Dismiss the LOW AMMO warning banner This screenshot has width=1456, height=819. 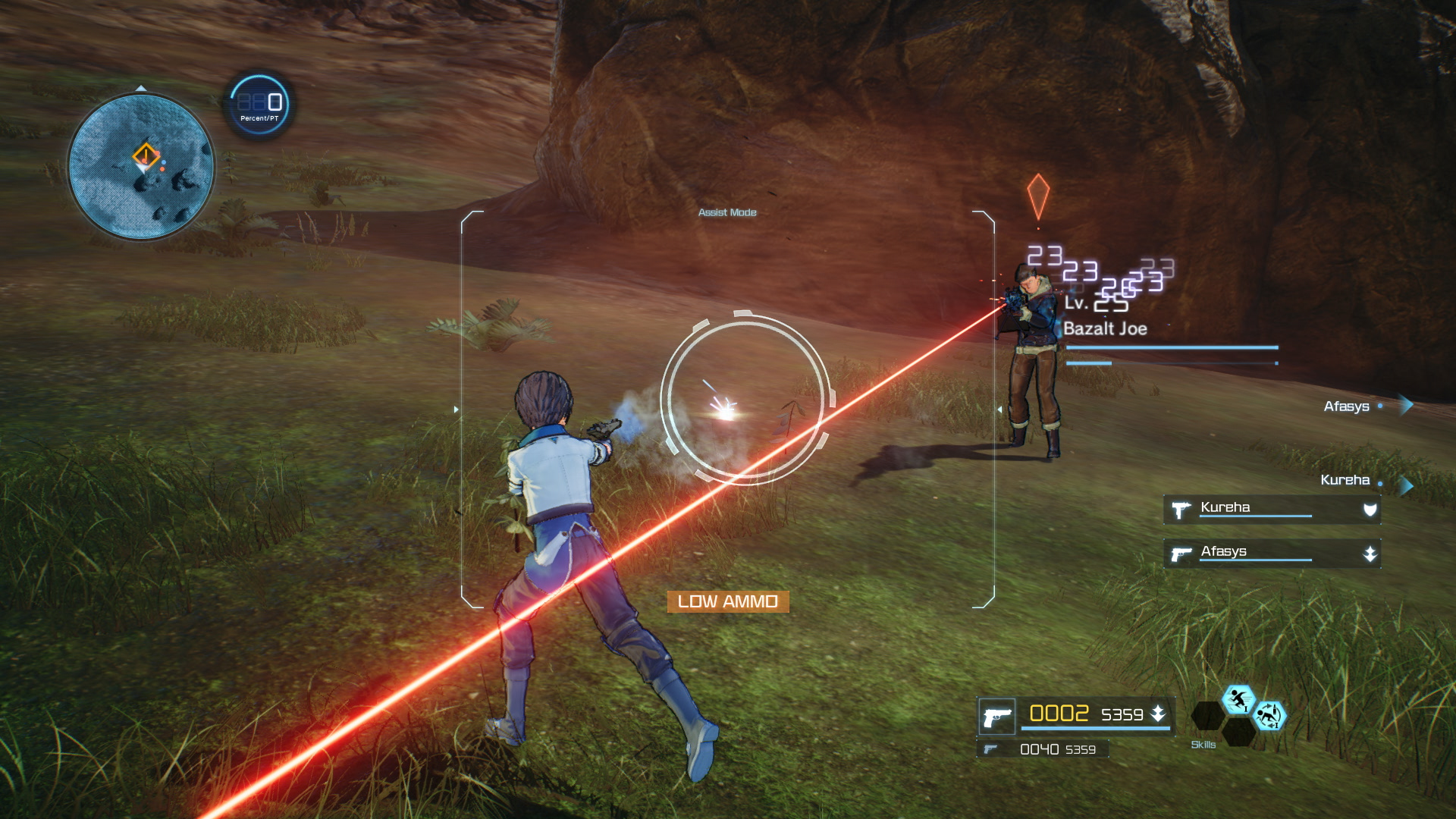tap(728, 603)
